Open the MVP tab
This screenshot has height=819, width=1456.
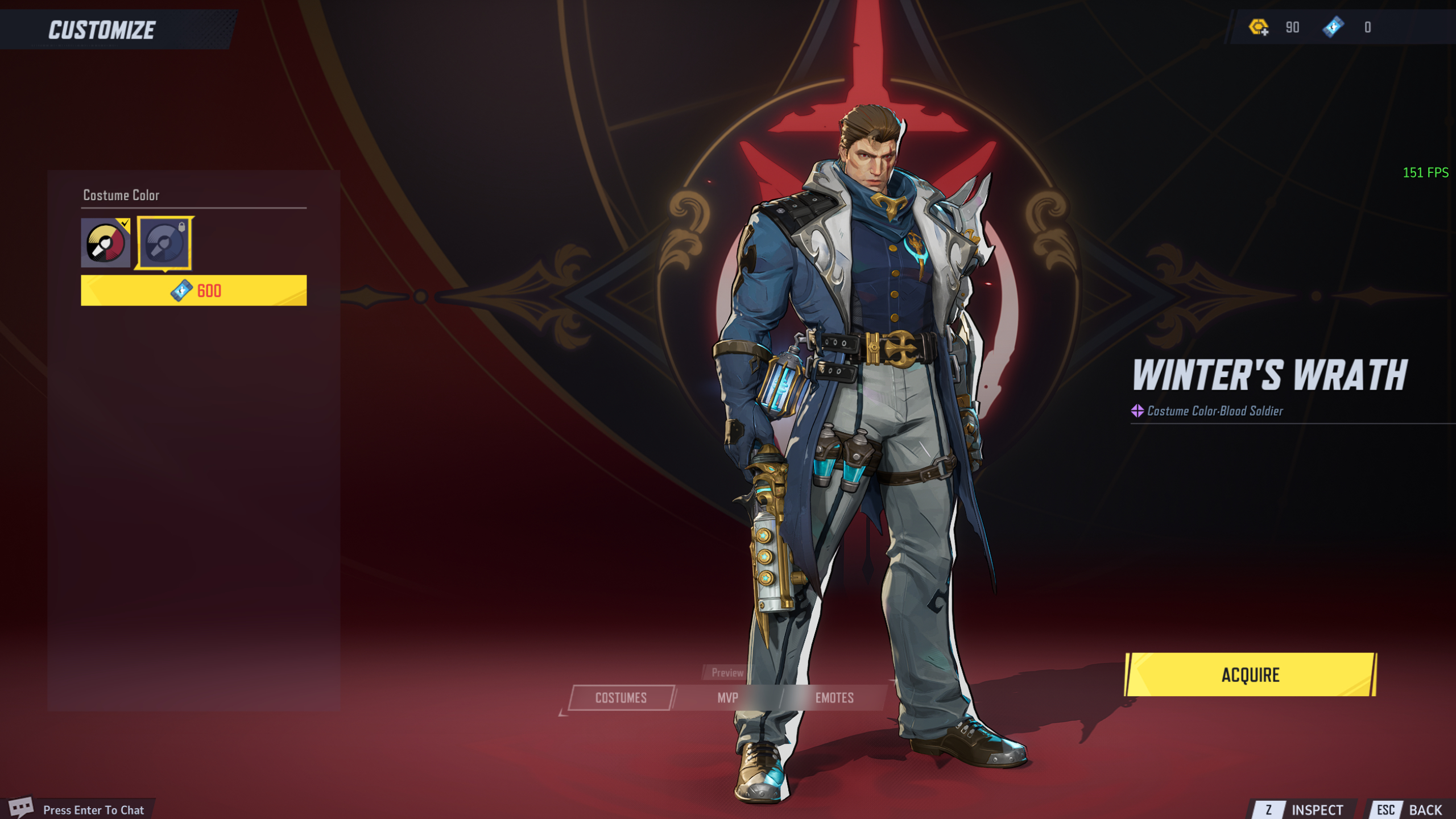(727, 698)
